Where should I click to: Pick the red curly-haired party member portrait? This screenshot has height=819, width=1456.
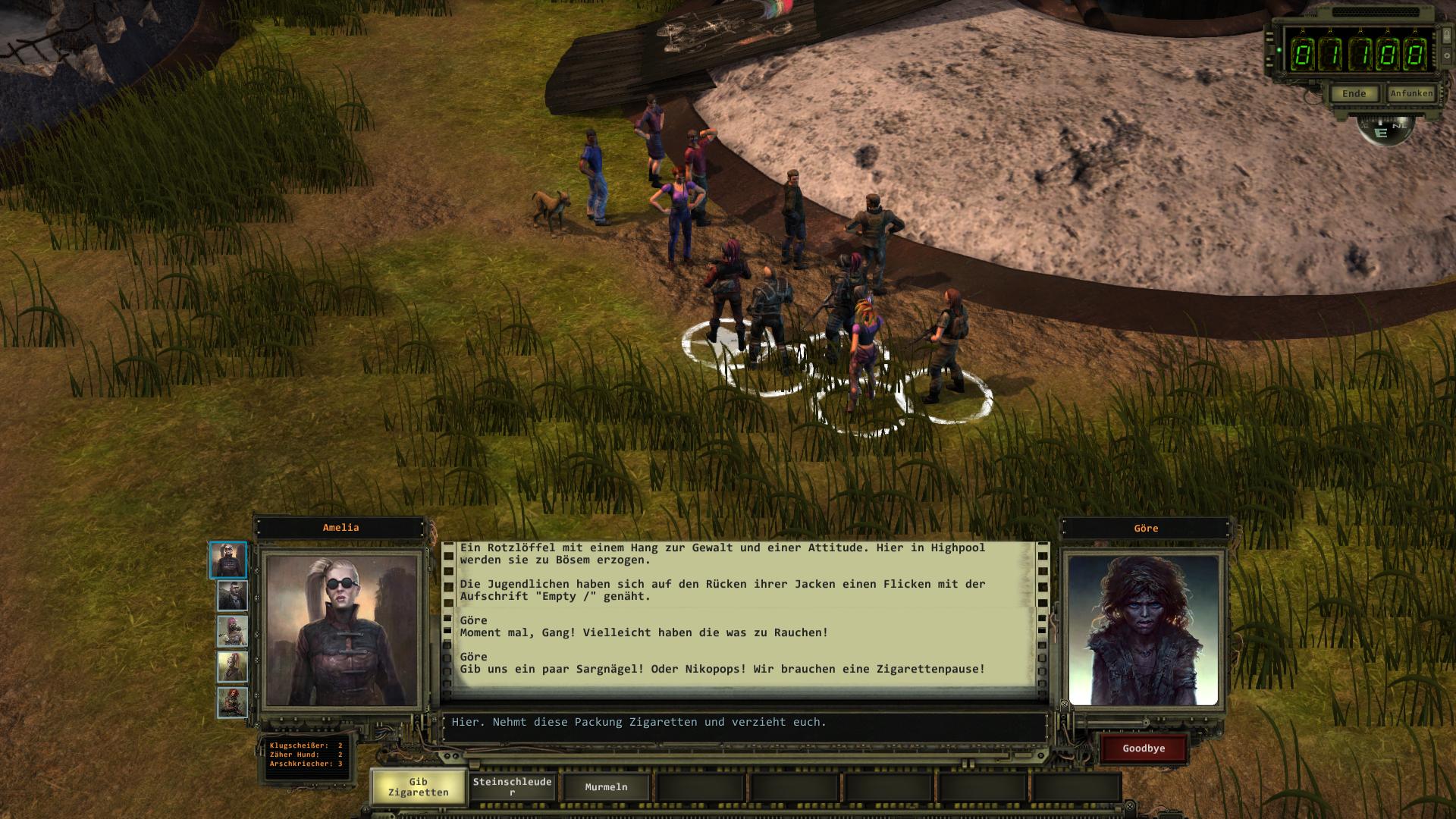[x=232, y=702]
